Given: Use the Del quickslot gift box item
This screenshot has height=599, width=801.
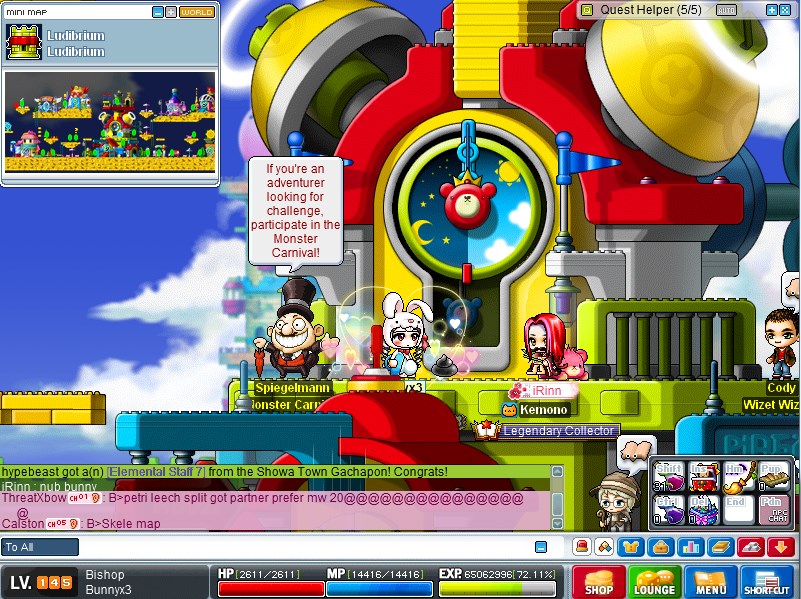Looking at the screenshot, I should tap(704, 510).
